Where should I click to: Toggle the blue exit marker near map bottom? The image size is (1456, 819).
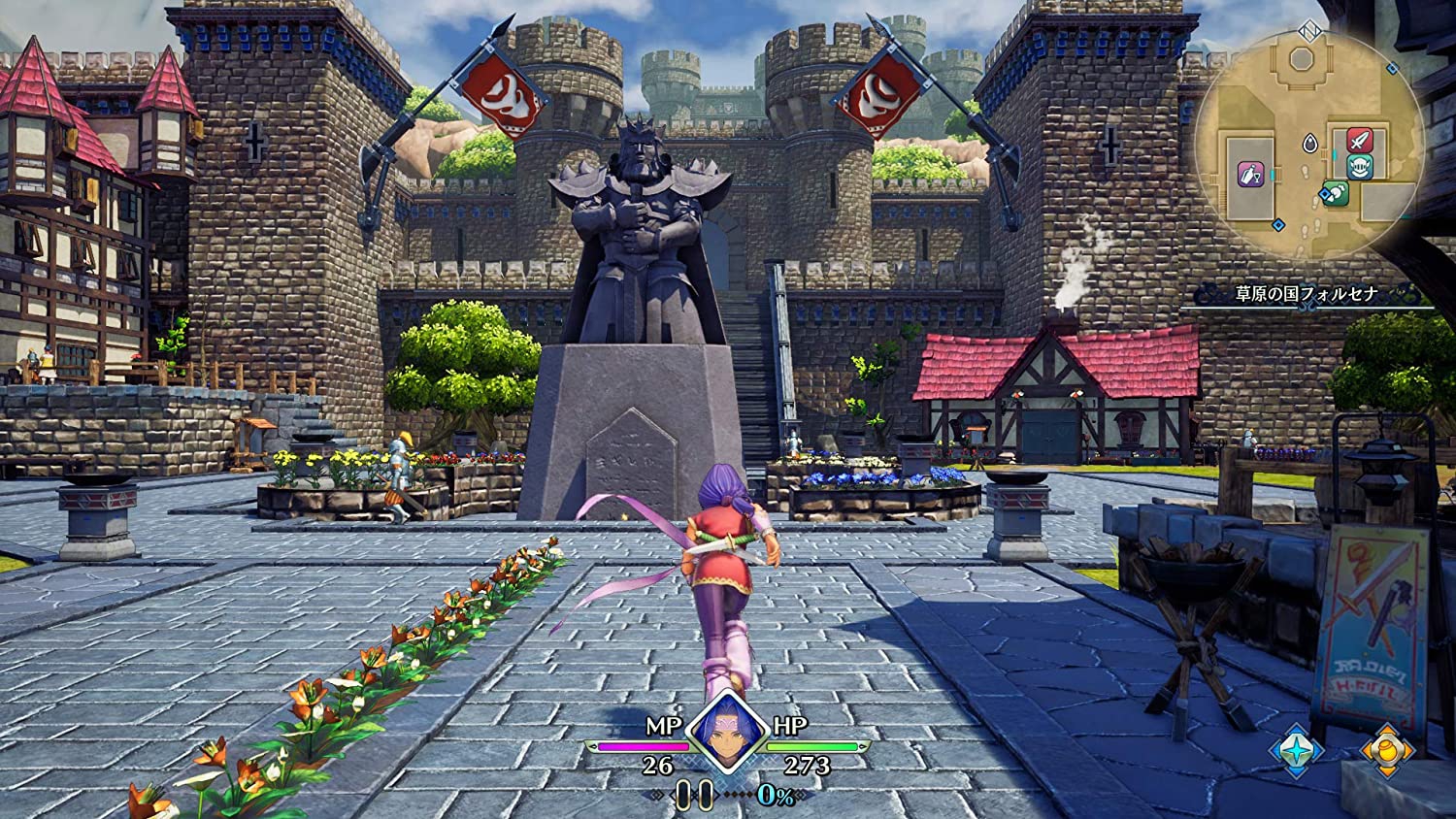[x=1278, y=224]
